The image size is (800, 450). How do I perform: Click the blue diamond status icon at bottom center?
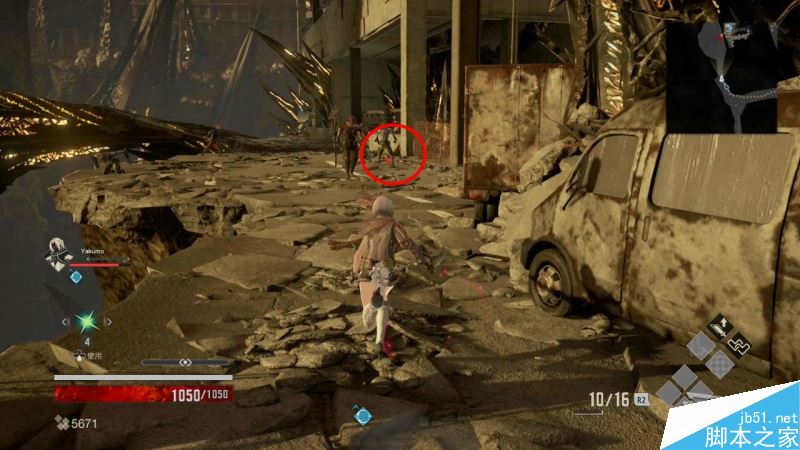[362, 415]
